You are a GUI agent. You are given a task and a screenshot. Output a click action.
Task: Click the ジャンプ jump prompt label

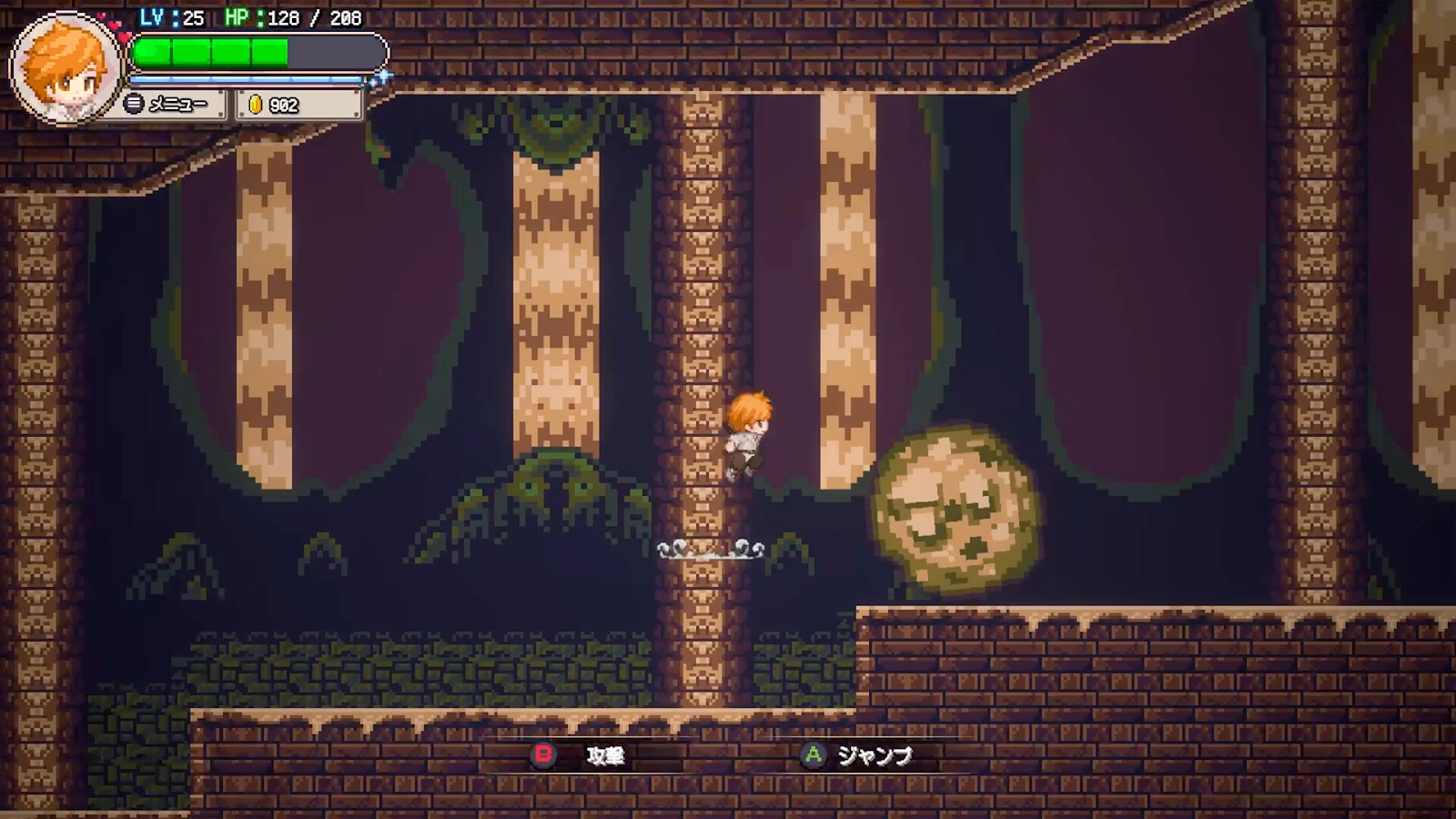tap(875, 753)
